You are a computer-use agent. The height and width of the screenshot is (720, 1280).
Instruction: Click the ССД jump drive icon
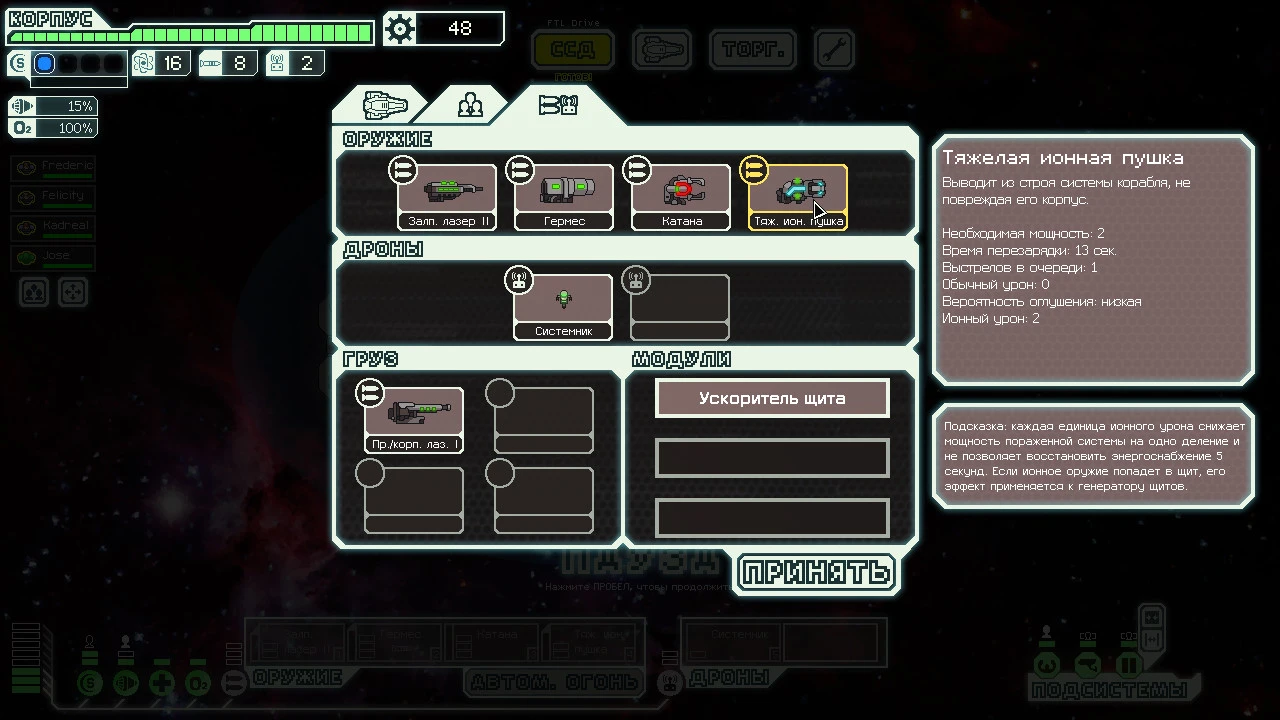click(x=572, y=50)
